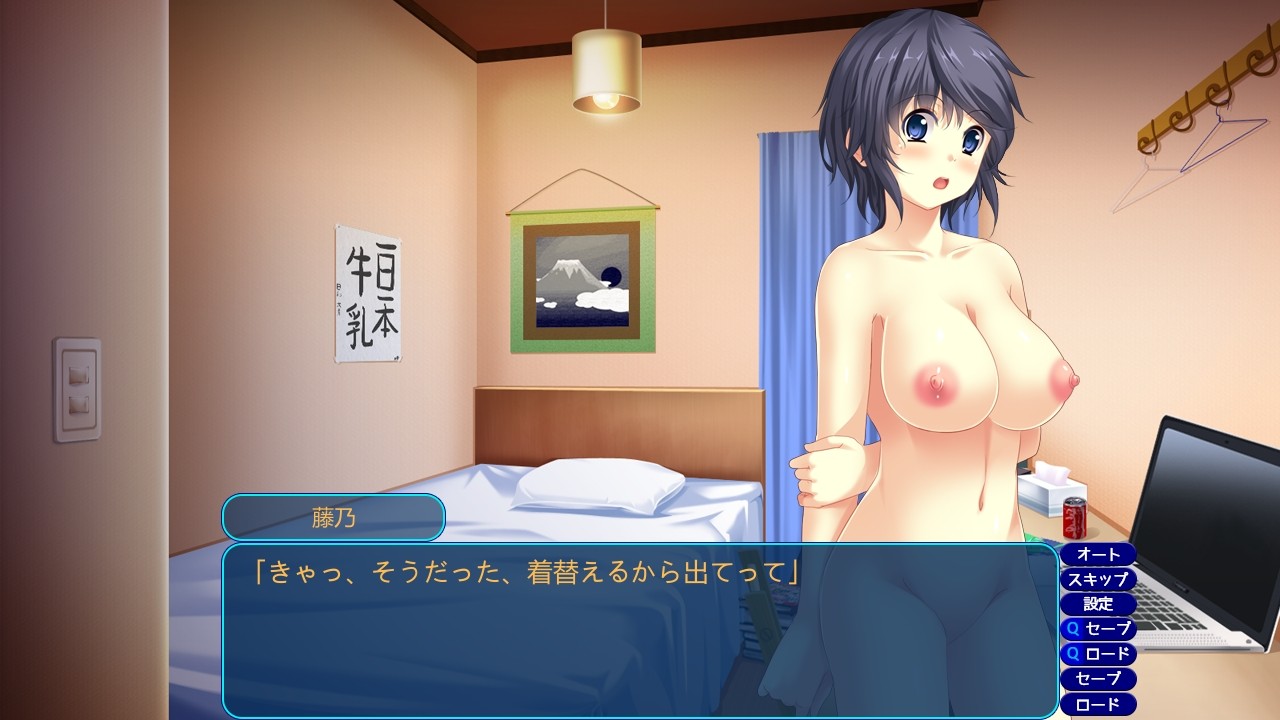Enable オート auto-advance mode
The width and height of the screenshot is (1280, 720).
tap(1097, 554)
